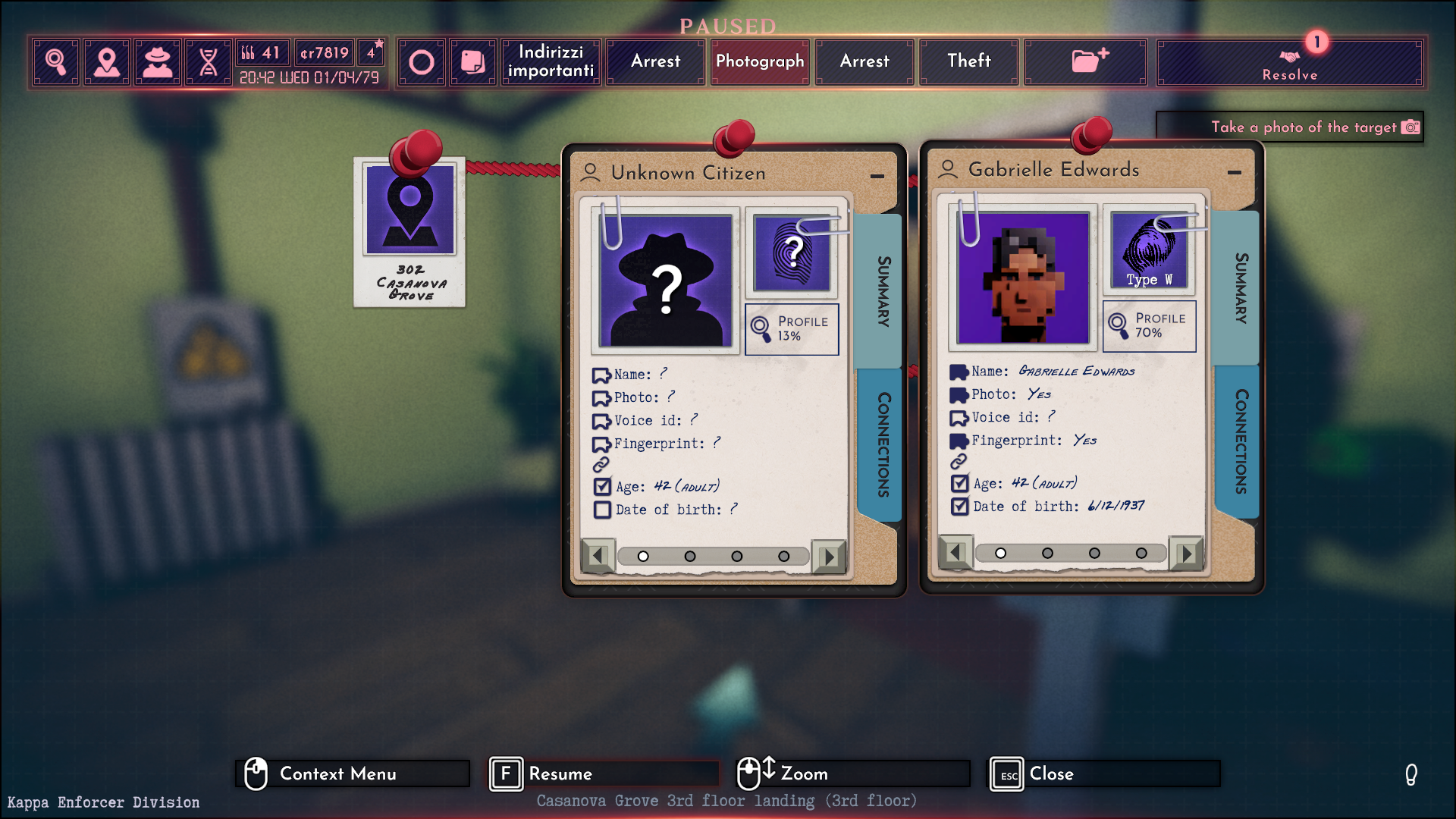Open the detective profile icon

pos(158,61)
